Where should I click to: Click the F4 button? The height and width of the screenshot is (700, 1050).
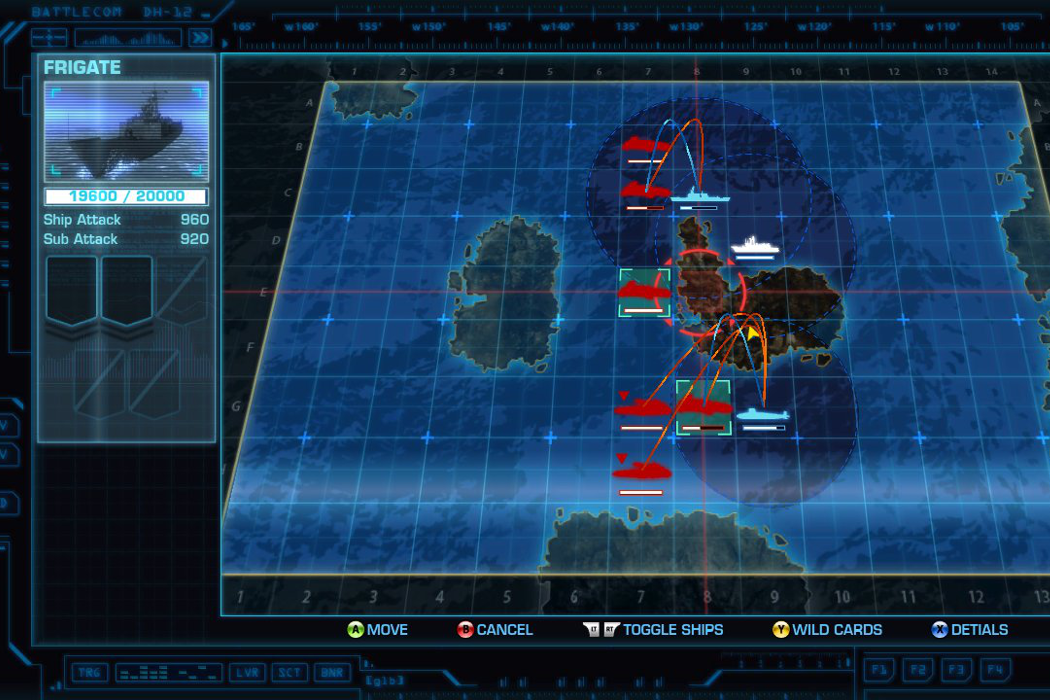pyautogui.click(x=994, y=668)
